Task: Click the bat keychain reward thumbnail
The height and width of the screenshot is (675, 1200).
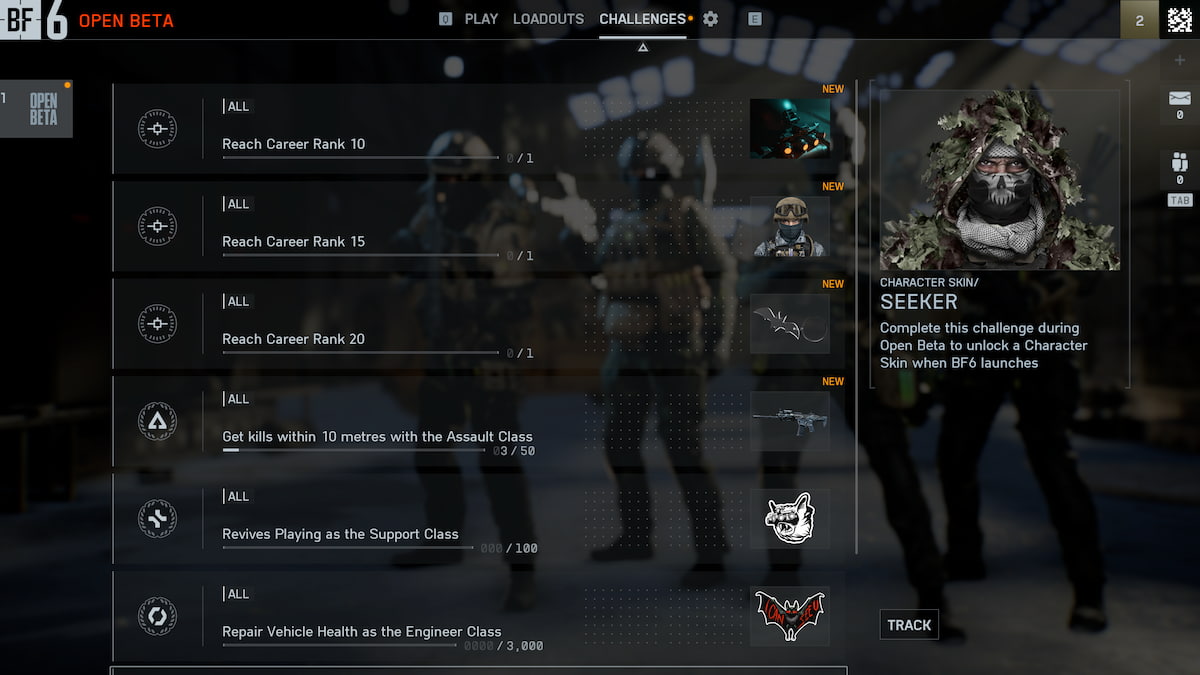Action: pyautogui.click(x=790, y=324)
